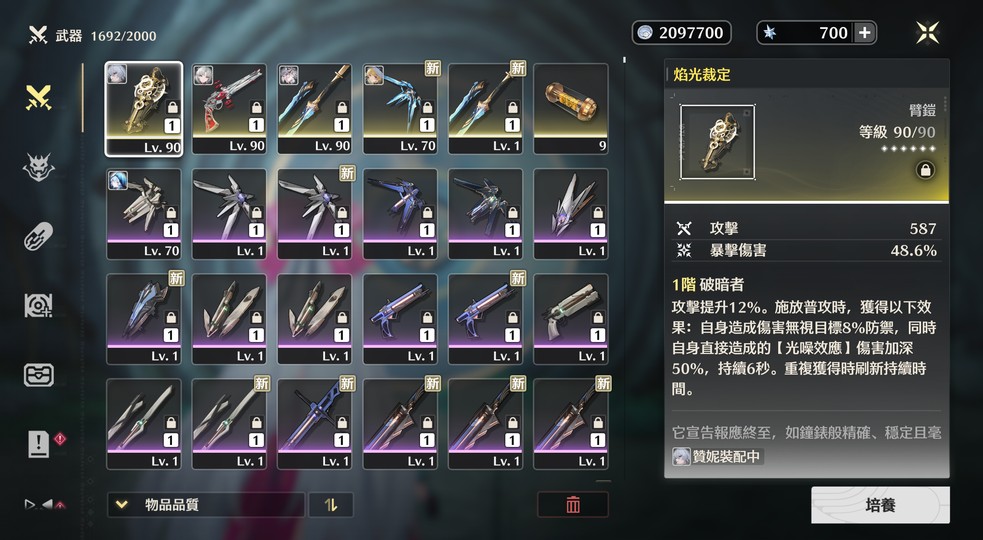Open the echo monster face tab

[x=39, y=168]
